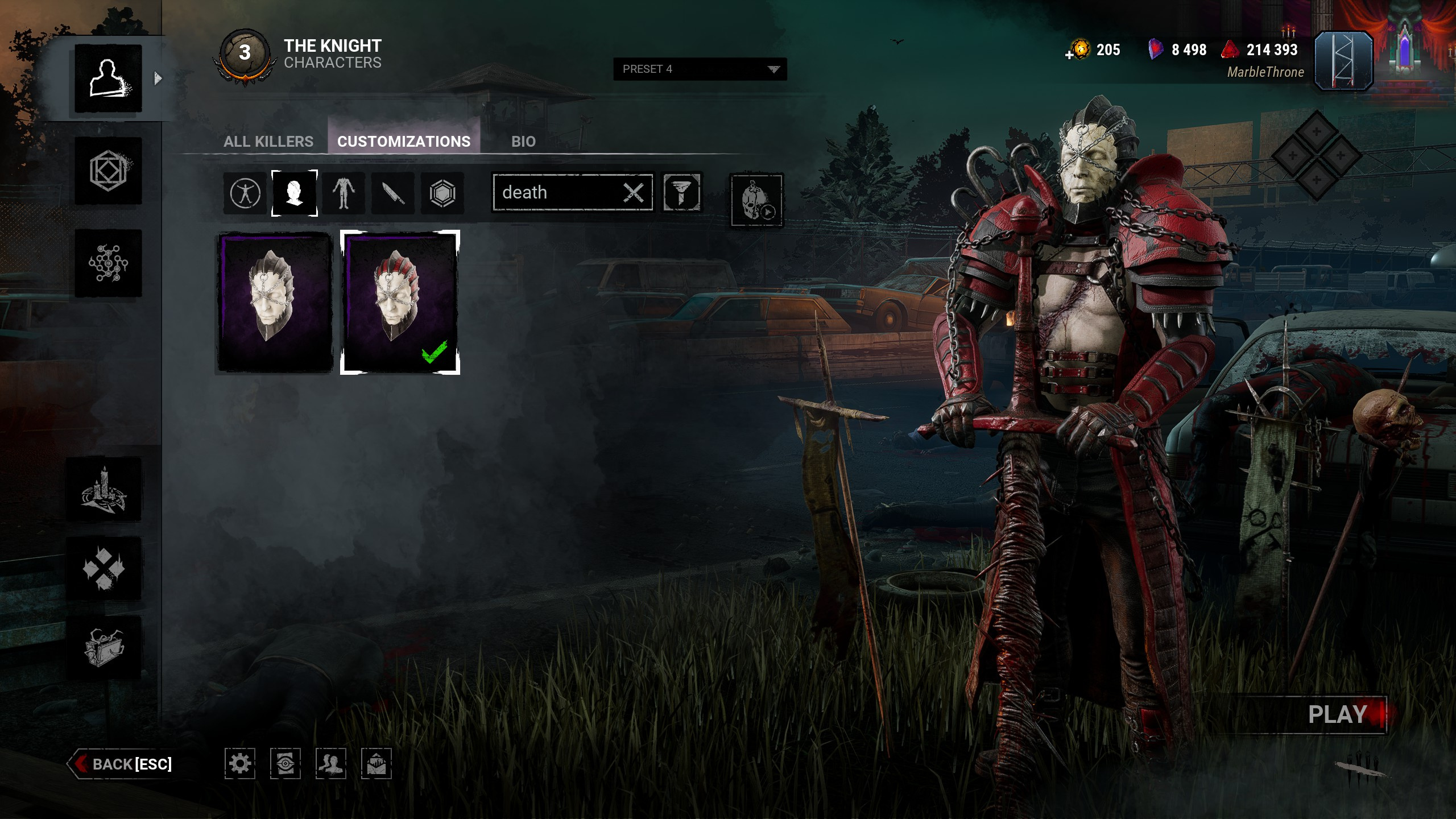Open the charm hexagon cosmetics category
Image resolution: width=1456 pixels, height=819 pixels.
tap(442, 193)
